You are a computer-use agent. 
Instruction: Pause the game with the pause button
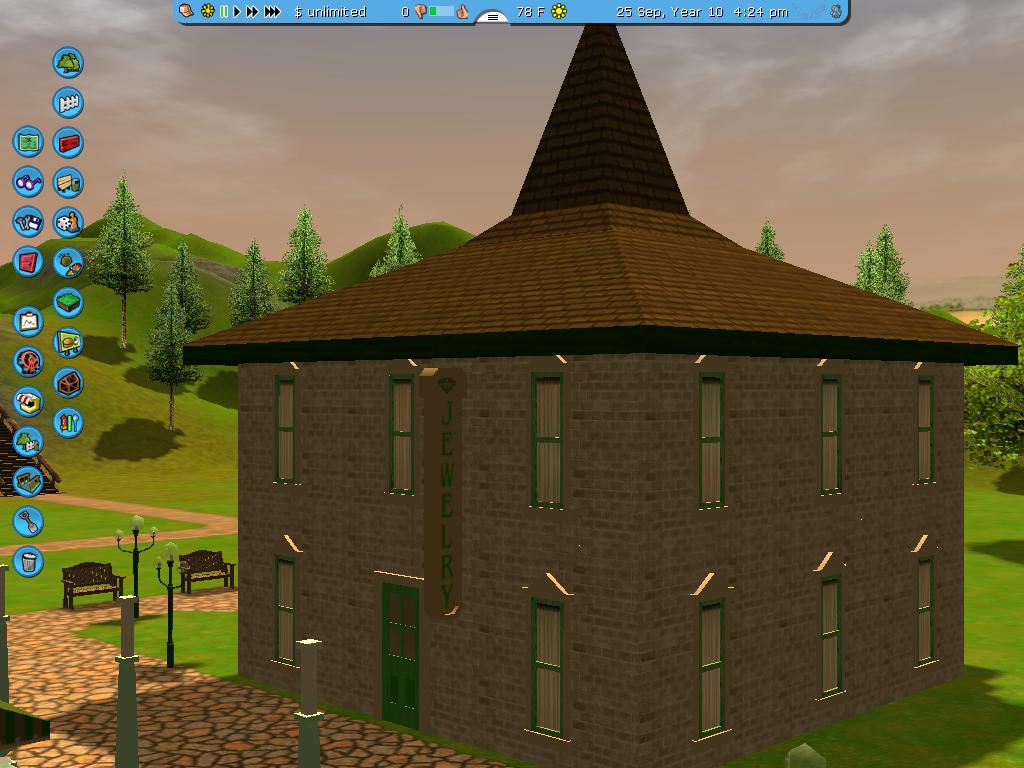tap(224, 12)
